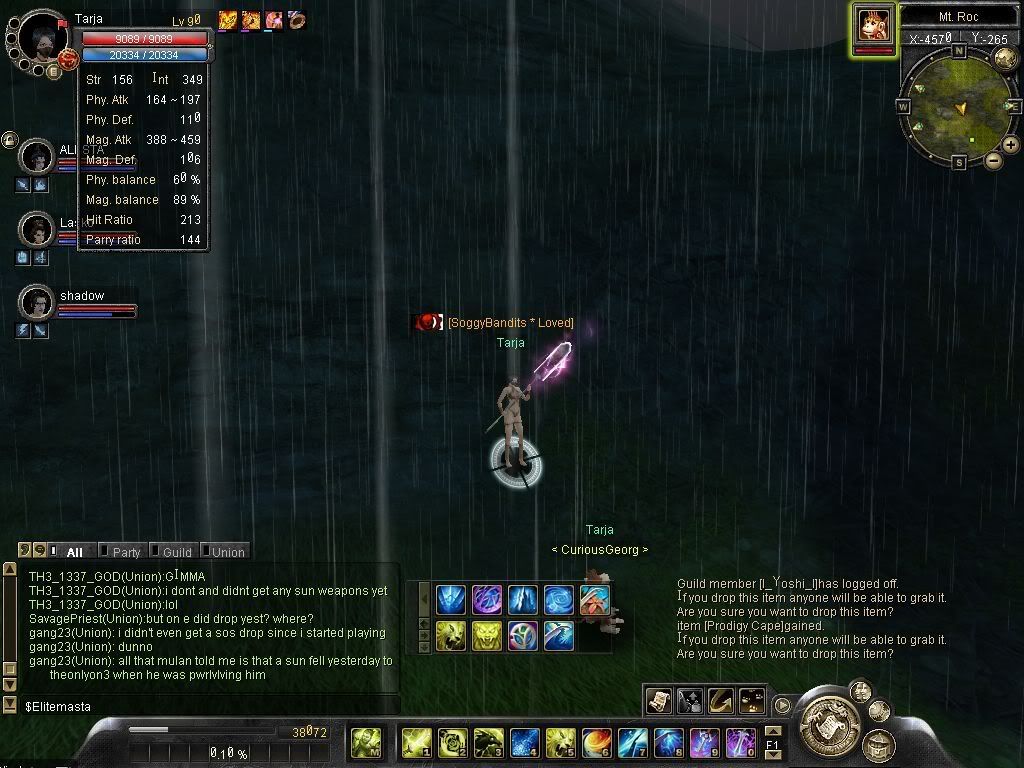Screen dimensions: 1024x768
Task: Select the ice spikes skill in floating bar
Action: tap(522, 600)
